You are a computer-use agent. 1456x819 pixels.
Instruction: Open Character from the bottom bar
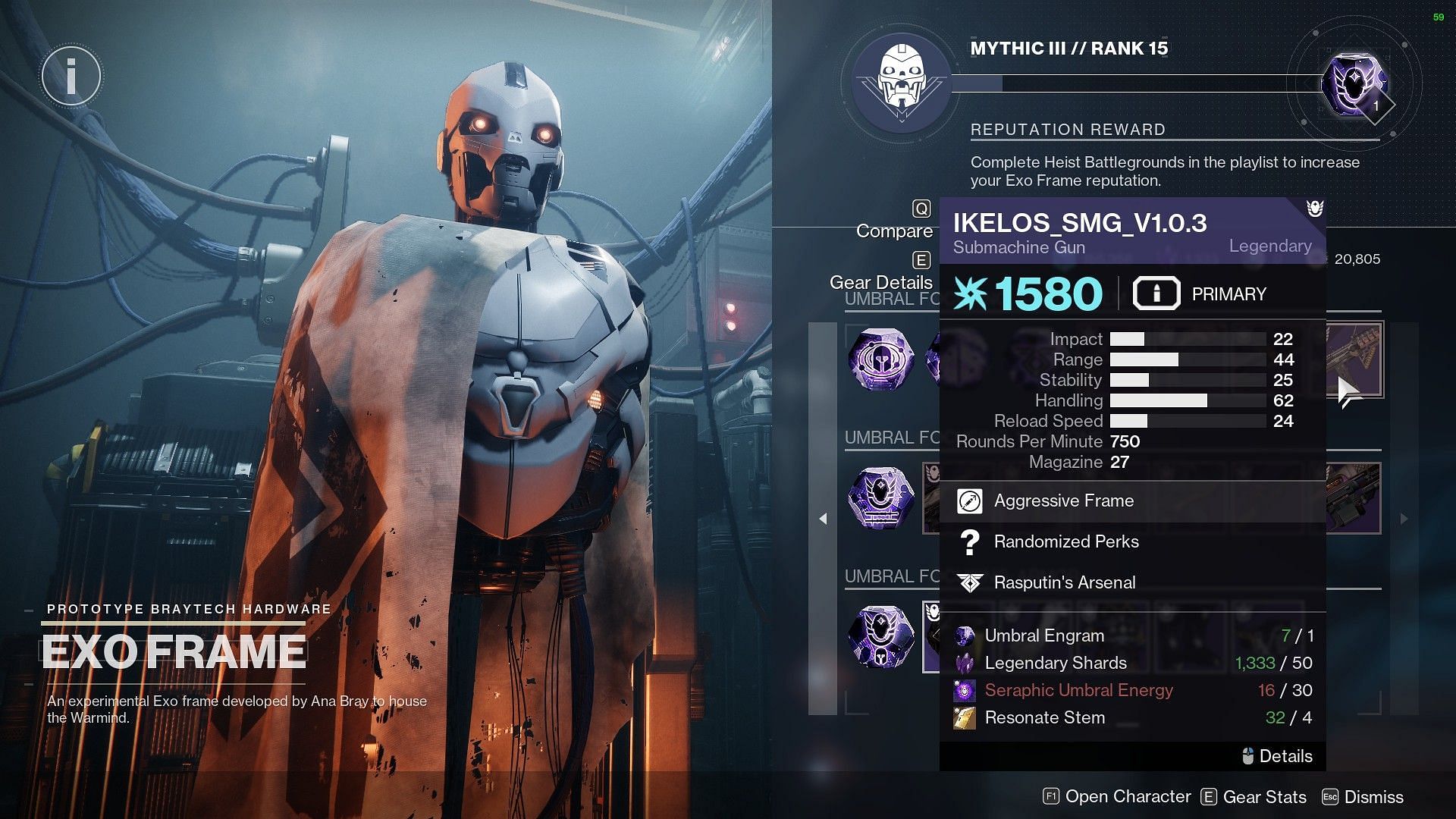pos(1118,797)
